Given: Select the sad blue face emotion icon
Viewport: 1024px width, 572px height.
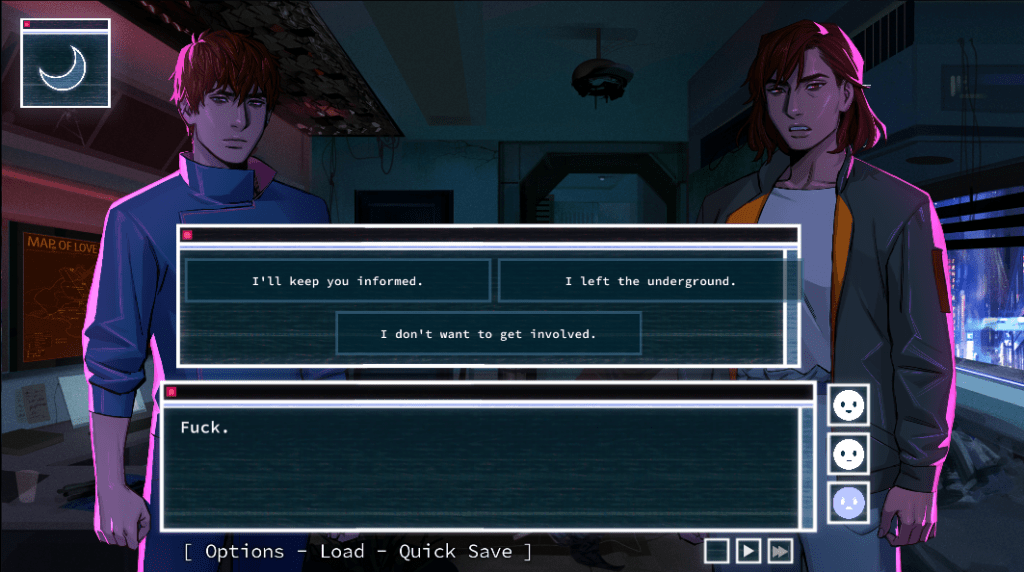Looking at the screenshot, I should [848, 503].
